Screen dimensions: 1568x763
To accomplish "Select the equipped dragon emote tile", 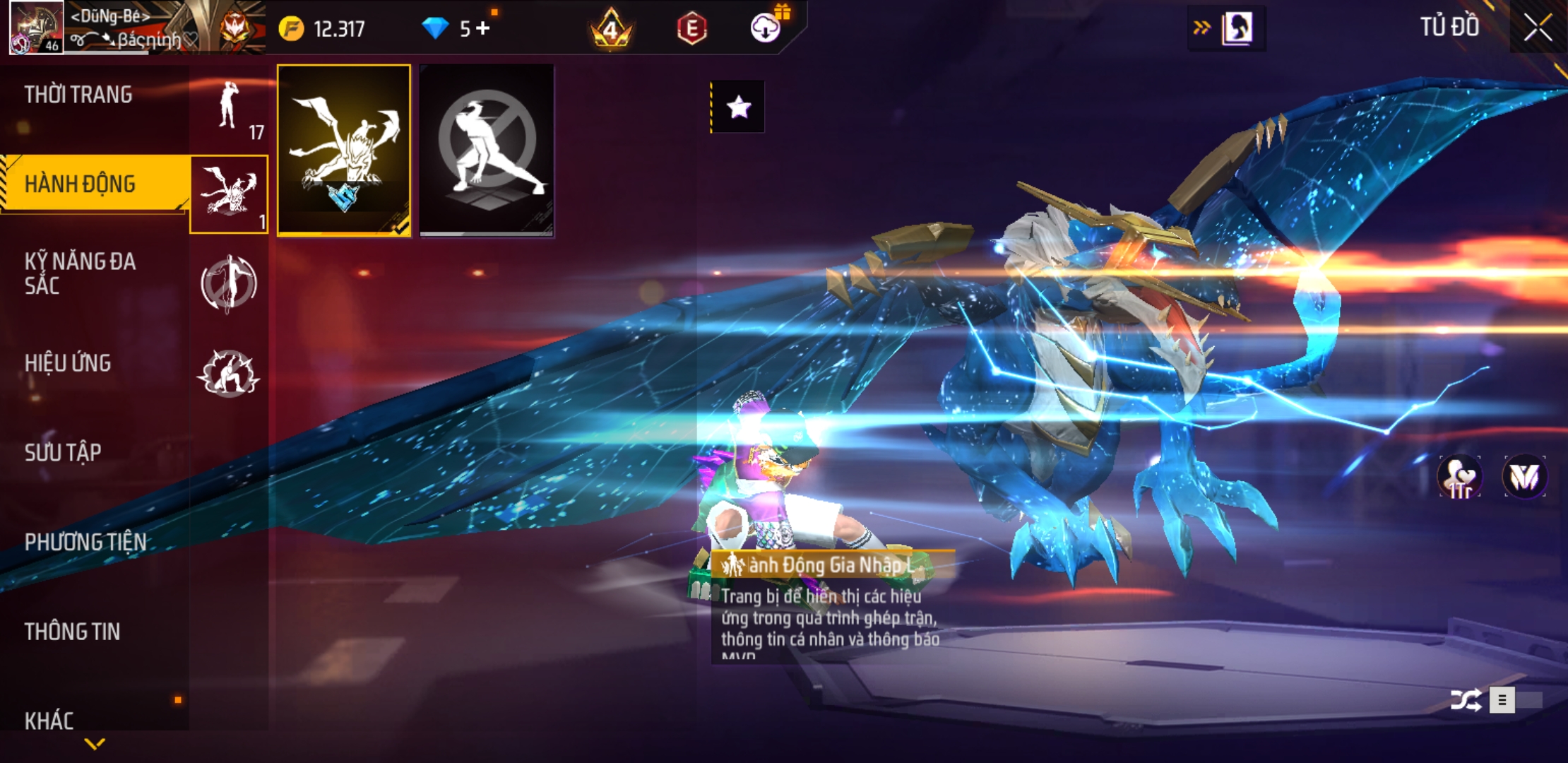I will click(x=344, y=150).
